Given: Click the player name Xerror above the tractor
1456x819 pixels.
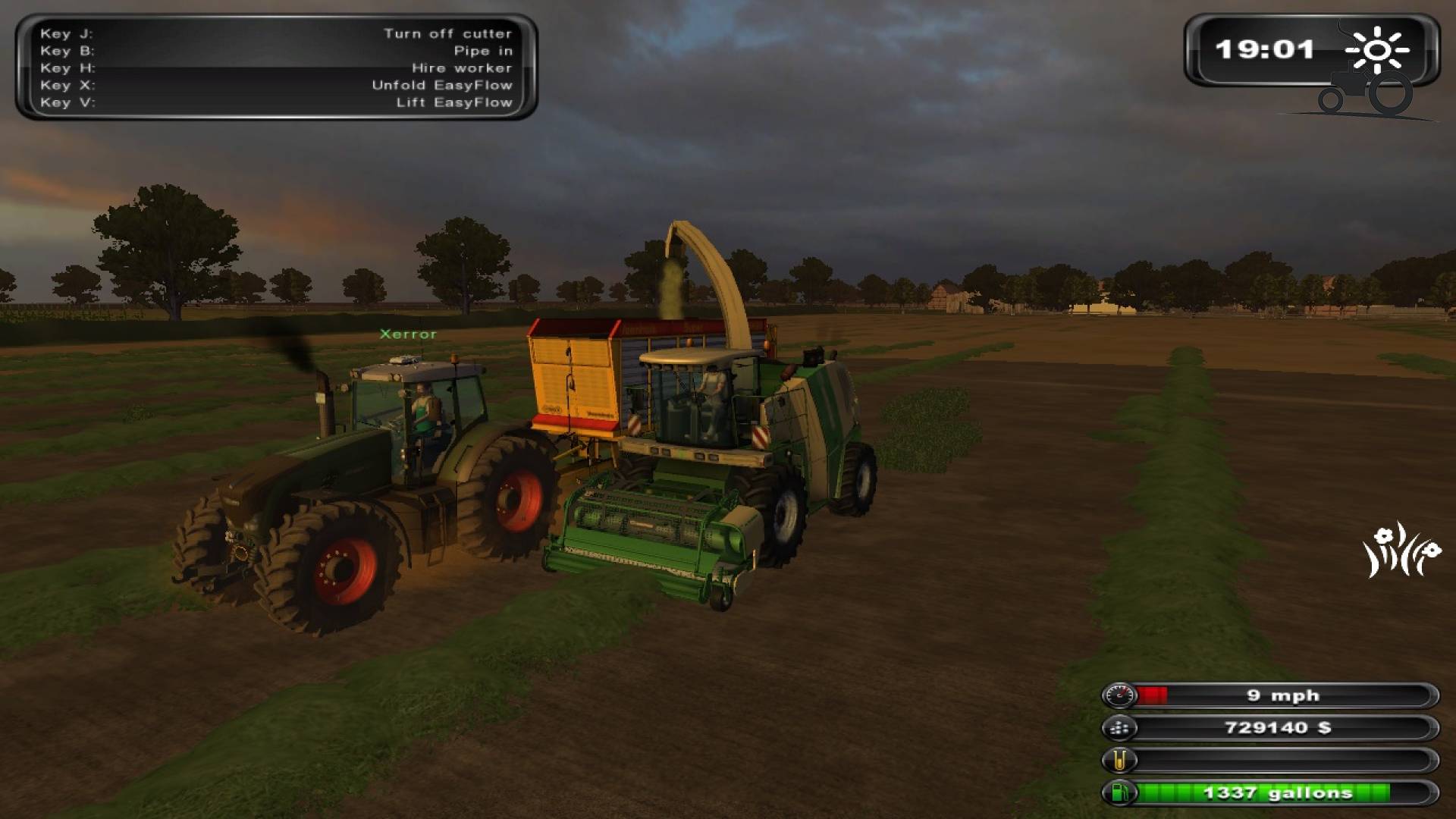Looking at the screenshot, I should click(x=406, y=333).
